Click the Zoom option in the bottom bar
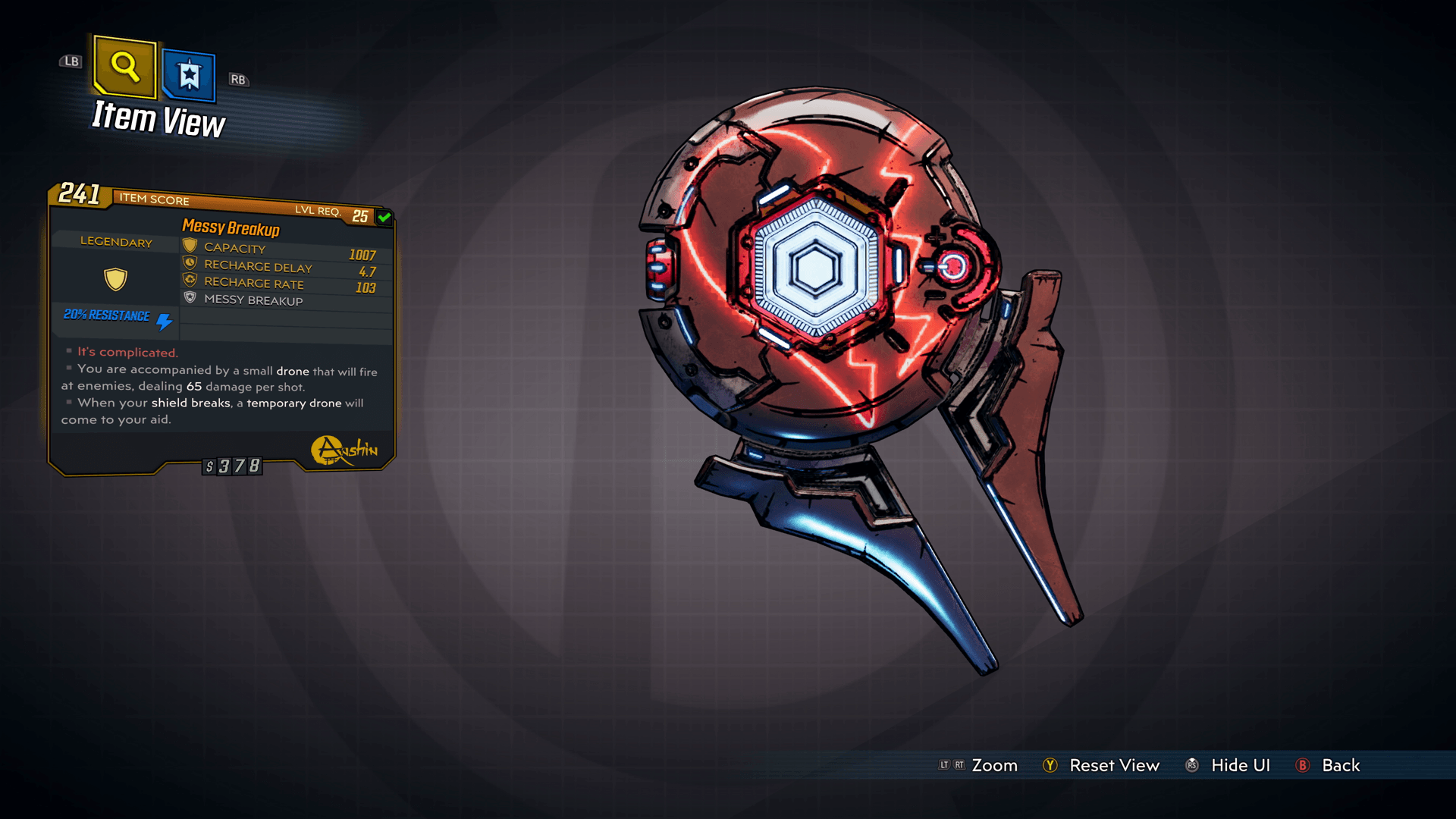This screenshot has width=1456, height=819. coord(994,765)
